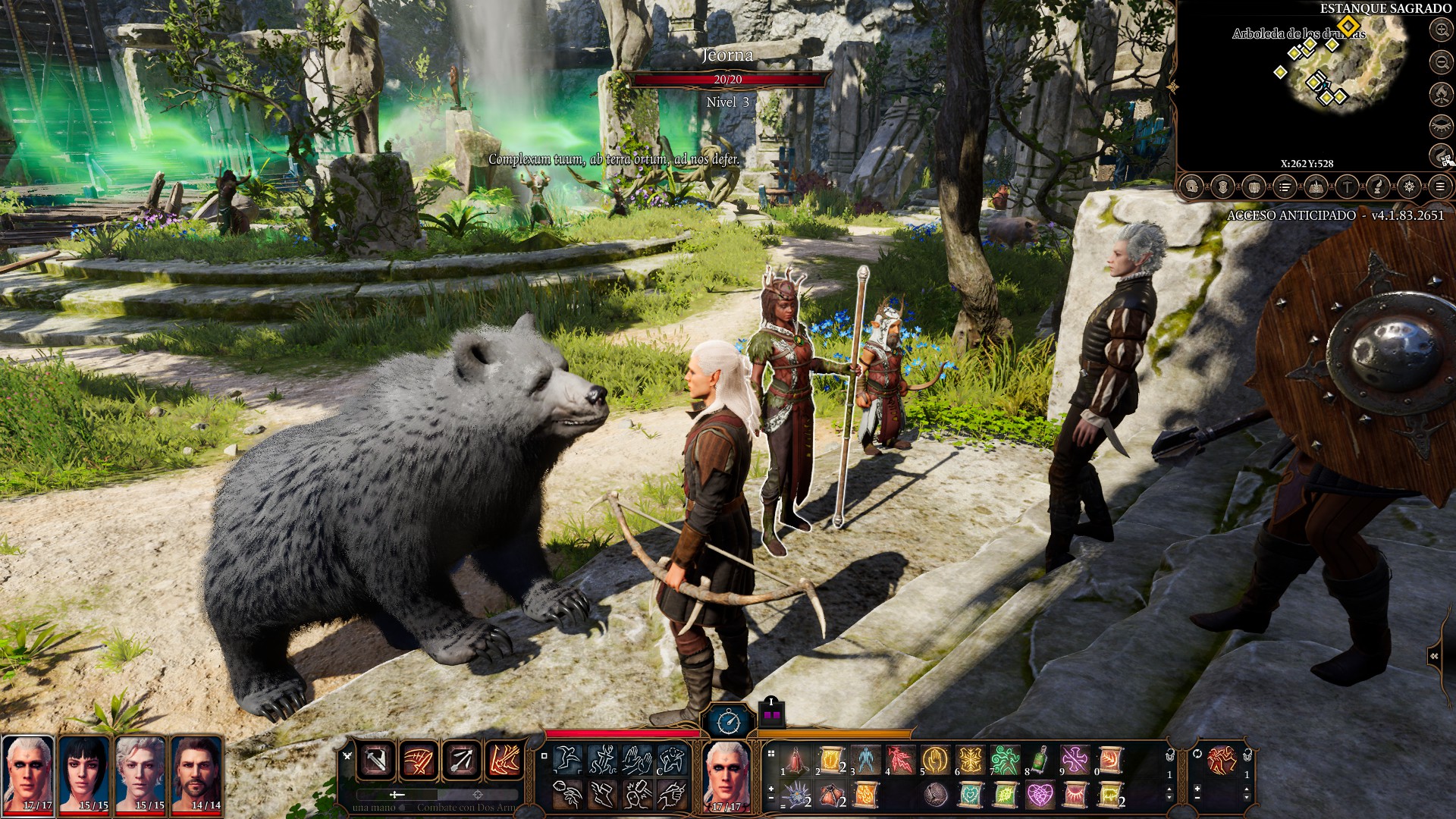Screen dimensions: 1456x819
Task: Toggle stealth with the closed-eye button
Action: coord(1441,126)
